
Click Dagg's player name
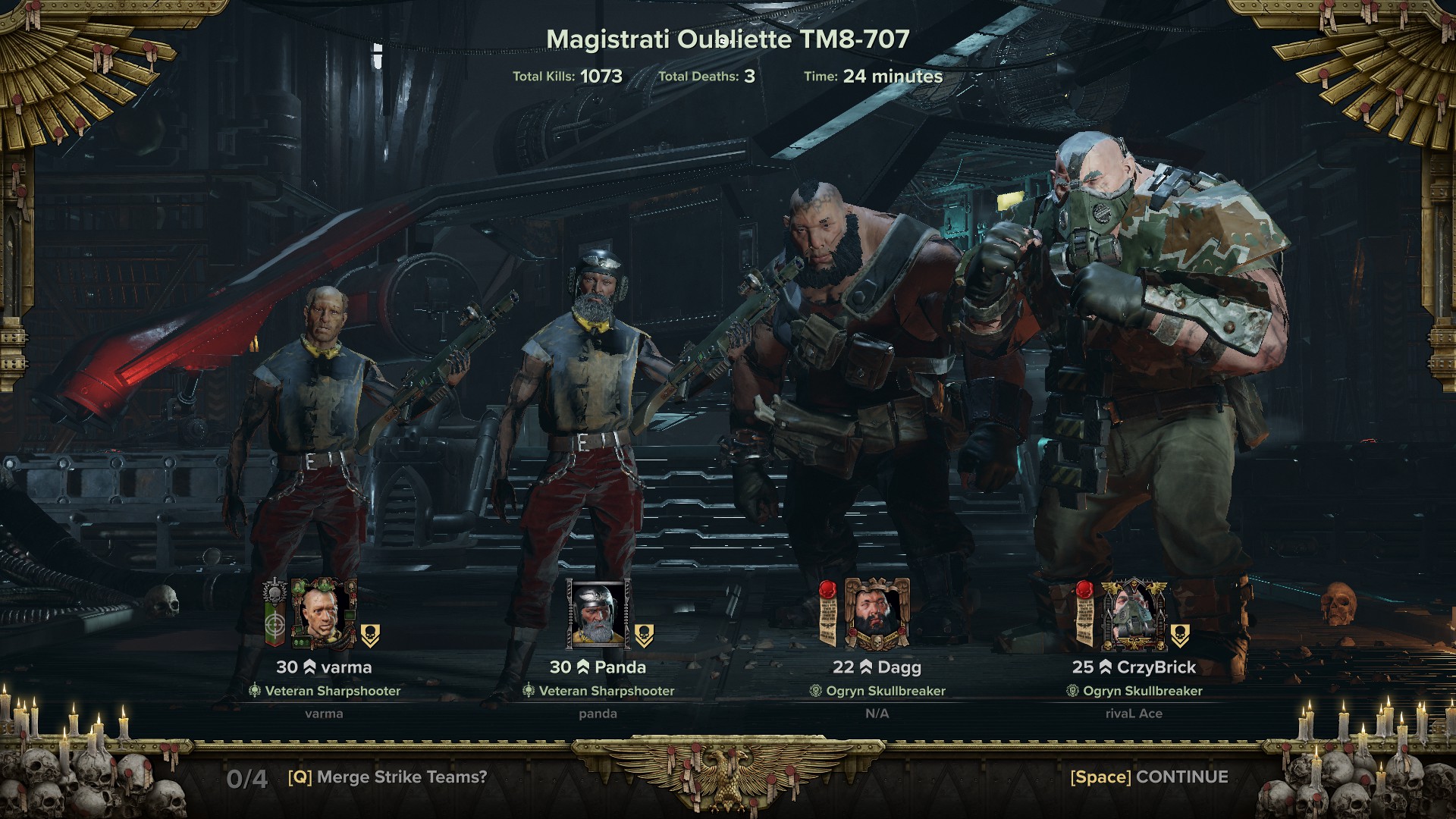coord(899,667)
